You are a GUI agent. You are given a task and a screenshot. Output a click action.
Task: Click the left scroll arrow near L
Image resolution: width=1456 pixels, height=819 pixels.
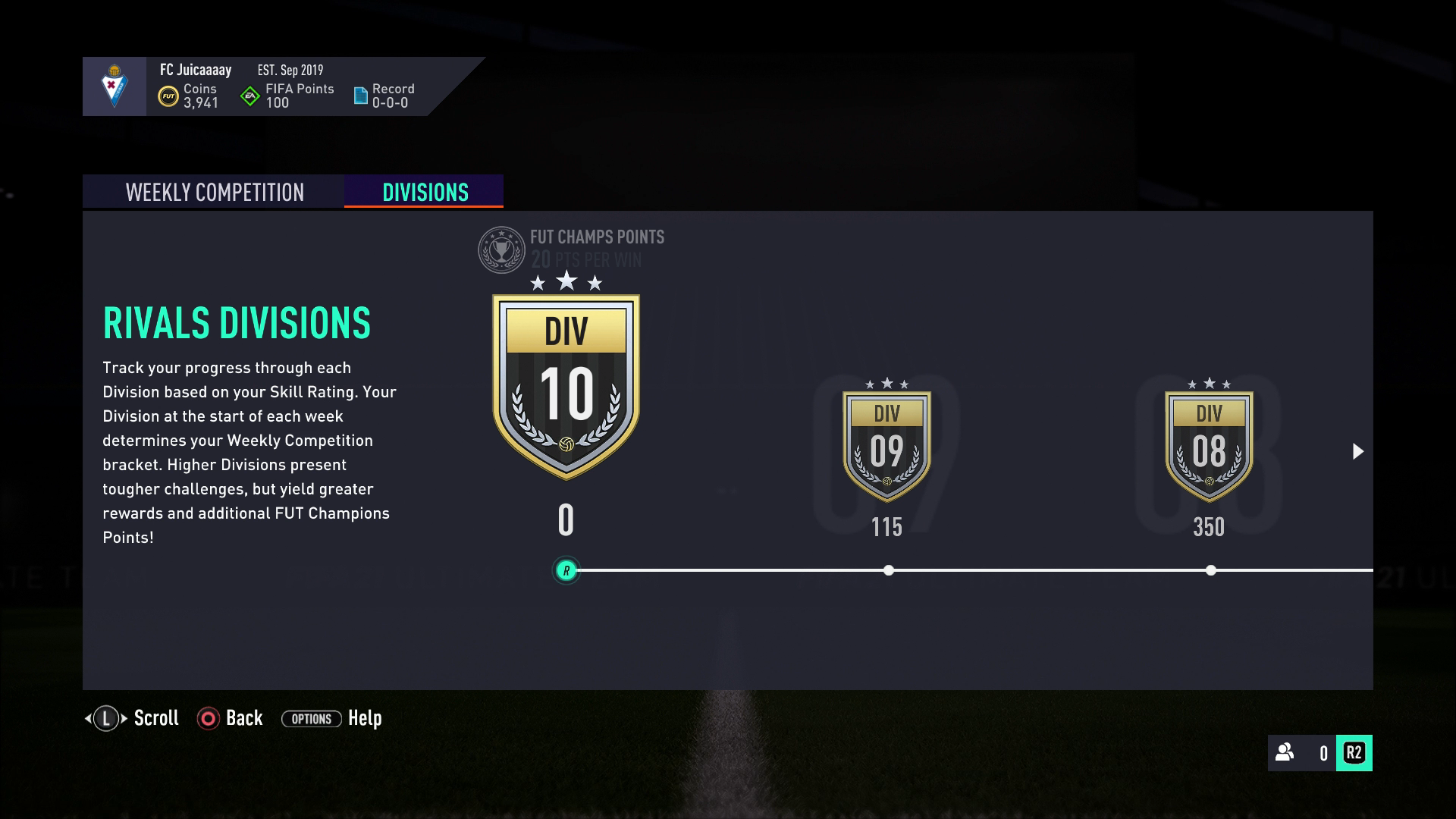(89, 718)
